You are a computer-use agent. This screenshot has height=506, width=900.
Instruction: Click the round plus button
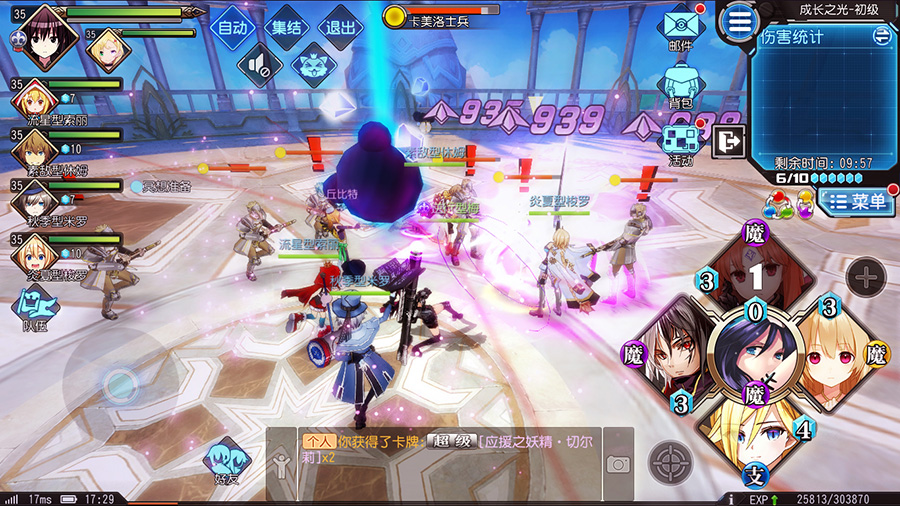866,275
